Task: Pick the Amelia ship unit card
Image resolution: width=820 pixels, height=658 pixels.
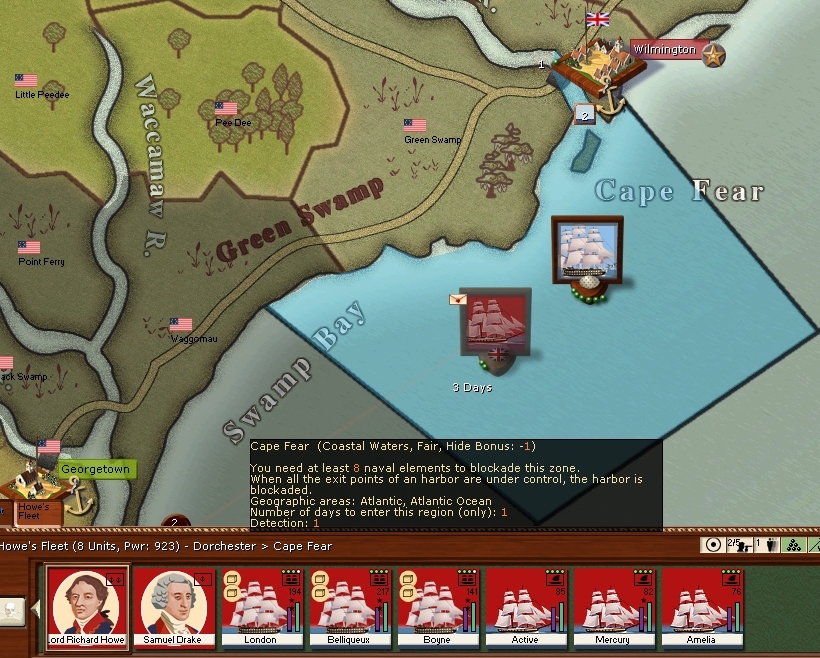Action: tap(701, 606)
